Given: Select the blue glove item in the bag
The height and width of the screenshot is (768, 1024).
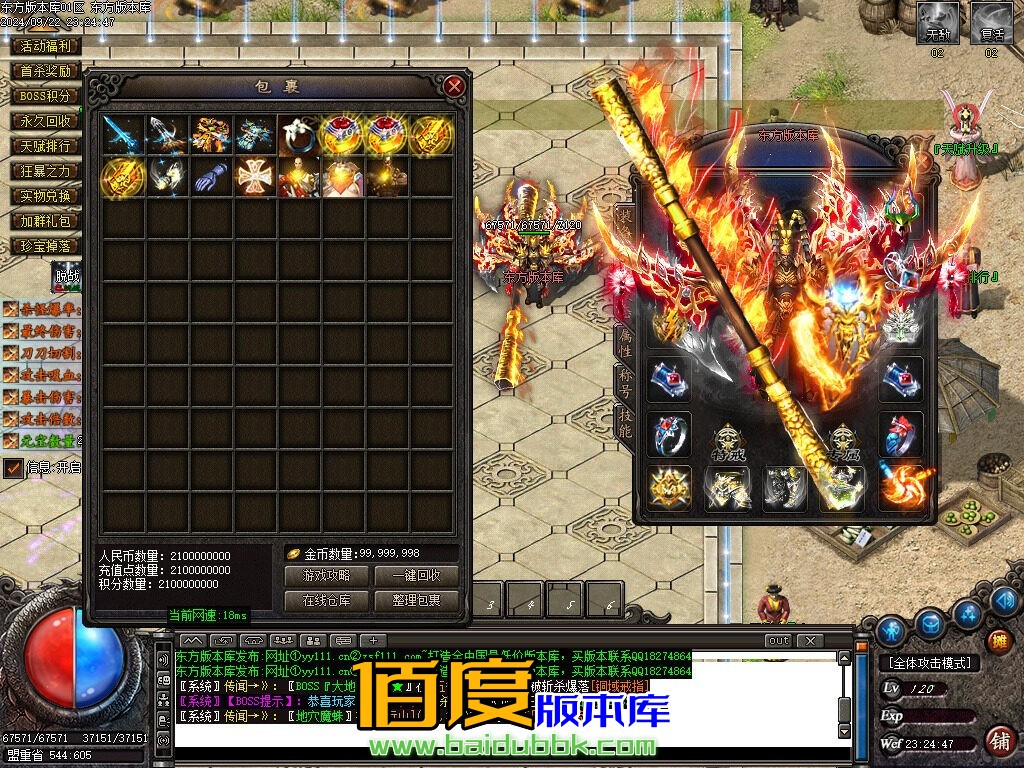Looking at the screenshot, I should (211, 177).
